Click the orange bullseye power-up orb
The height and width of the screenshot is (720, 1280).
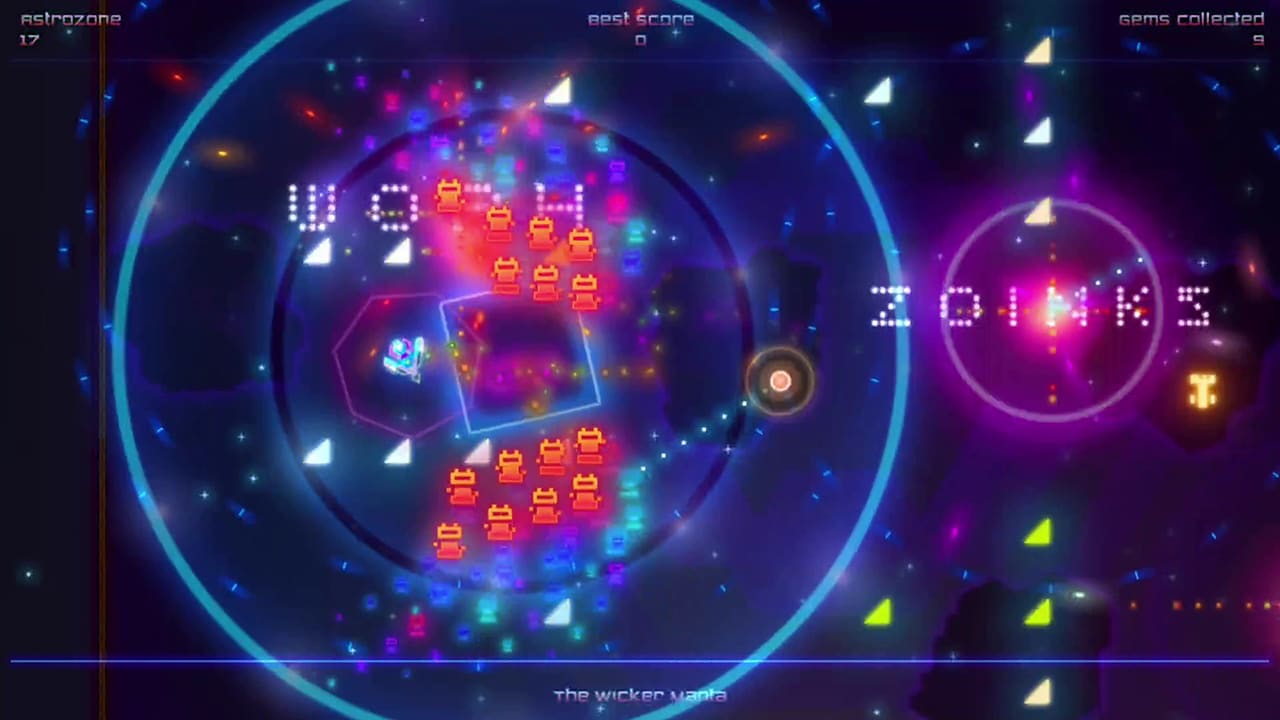pos(781,382)
